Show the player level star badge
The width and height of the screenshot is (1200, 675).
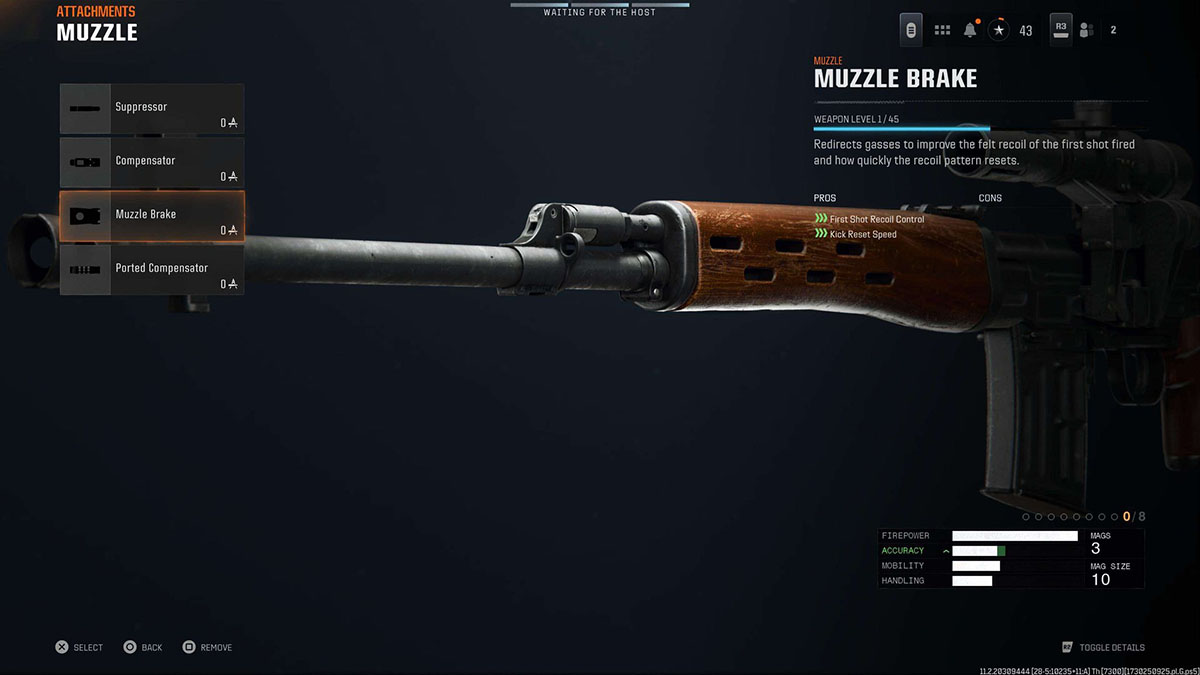tap(998, 30)
